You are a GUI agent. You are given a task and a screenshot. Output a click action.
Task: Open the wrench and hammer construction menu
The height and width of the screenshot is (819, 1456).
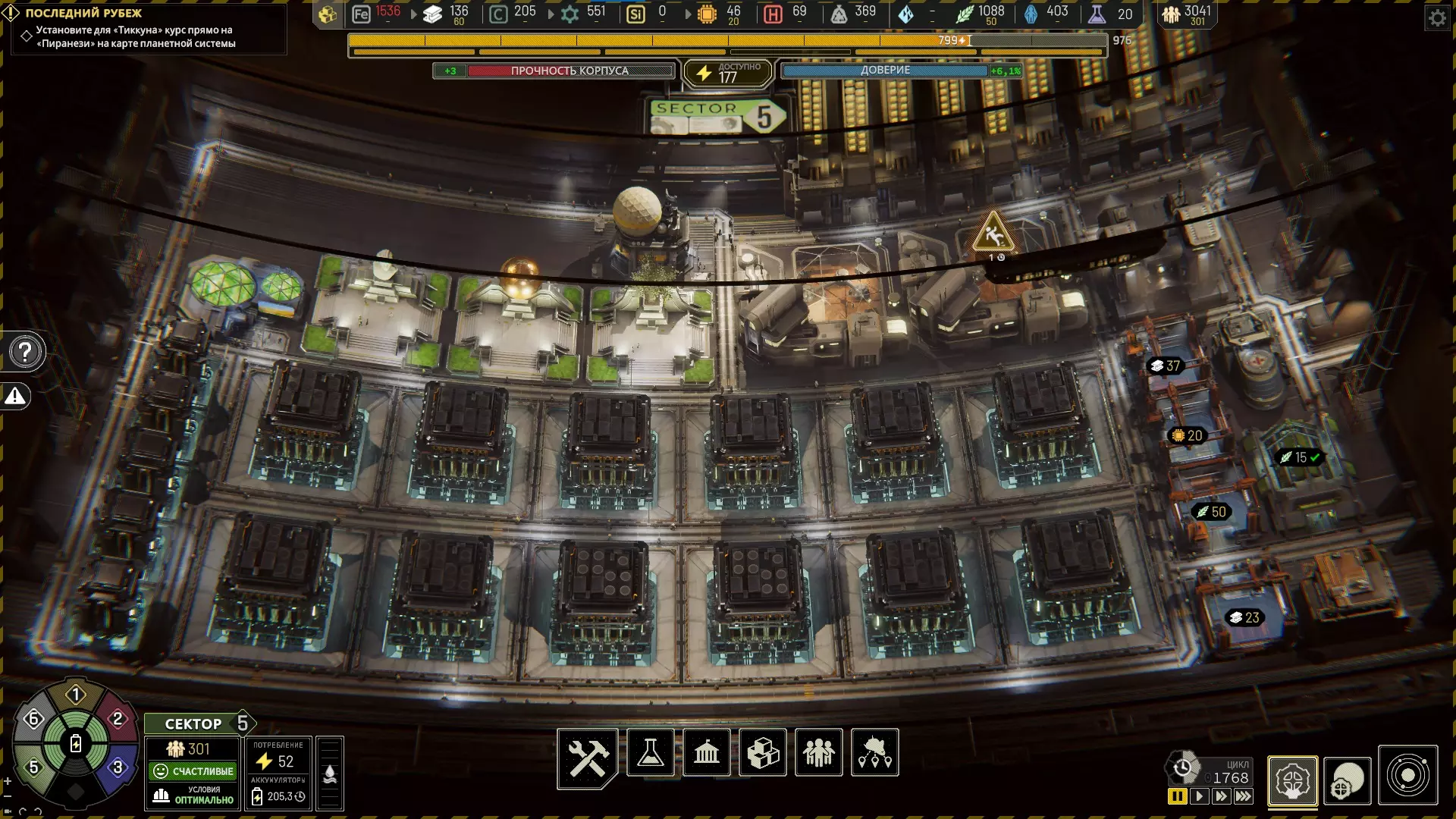pyautogui.click(x=588, y=756)
